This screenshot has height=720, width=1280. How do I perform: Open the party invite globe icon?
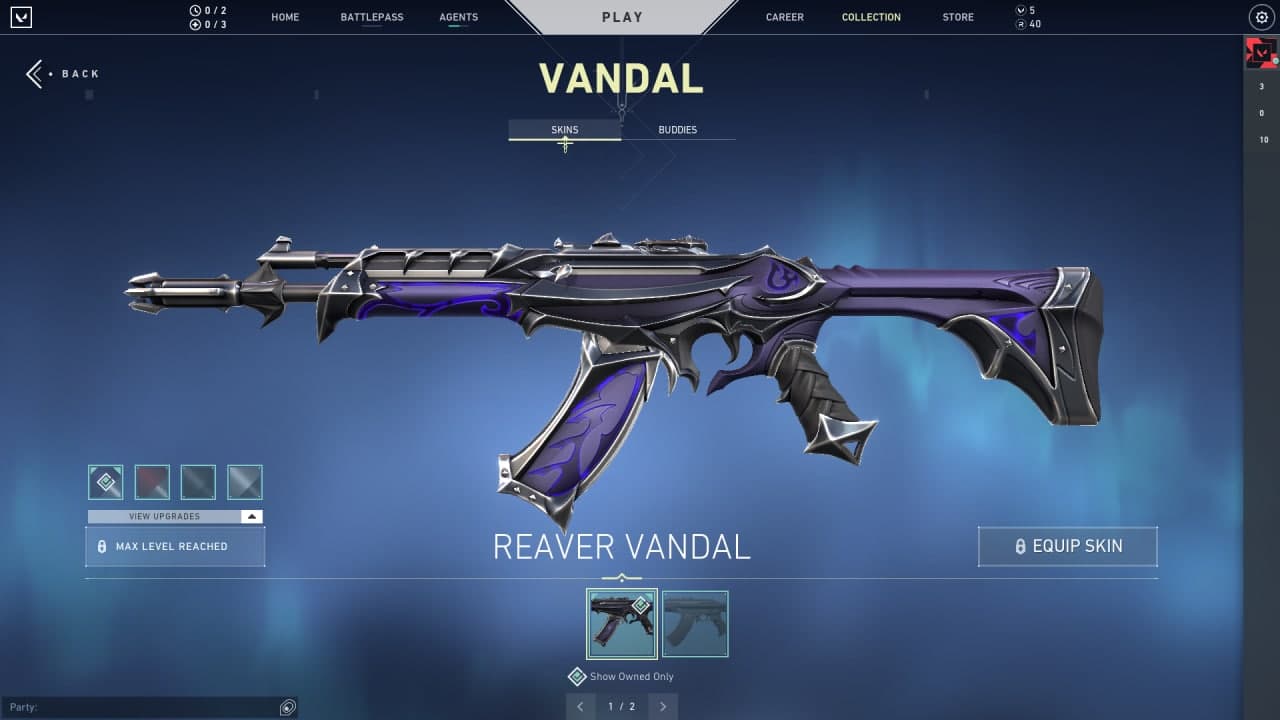pyautogui.click(x=287, y=707)
